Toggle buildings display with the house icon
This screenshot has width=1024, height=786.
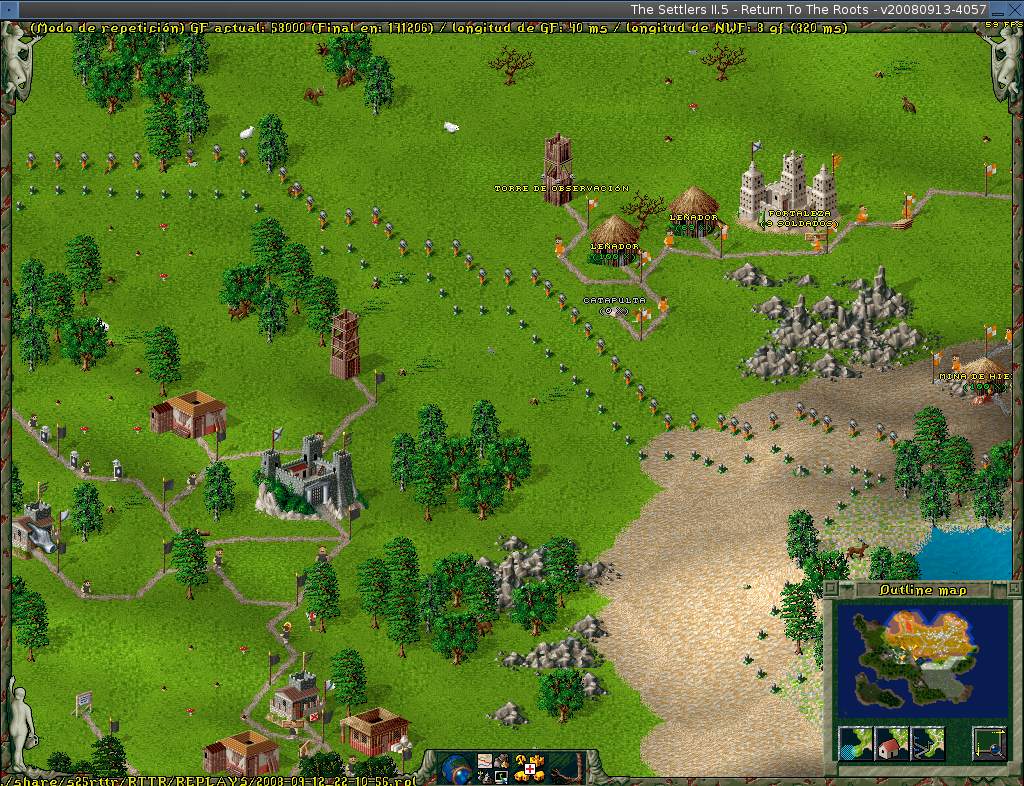tap(890, 743)
